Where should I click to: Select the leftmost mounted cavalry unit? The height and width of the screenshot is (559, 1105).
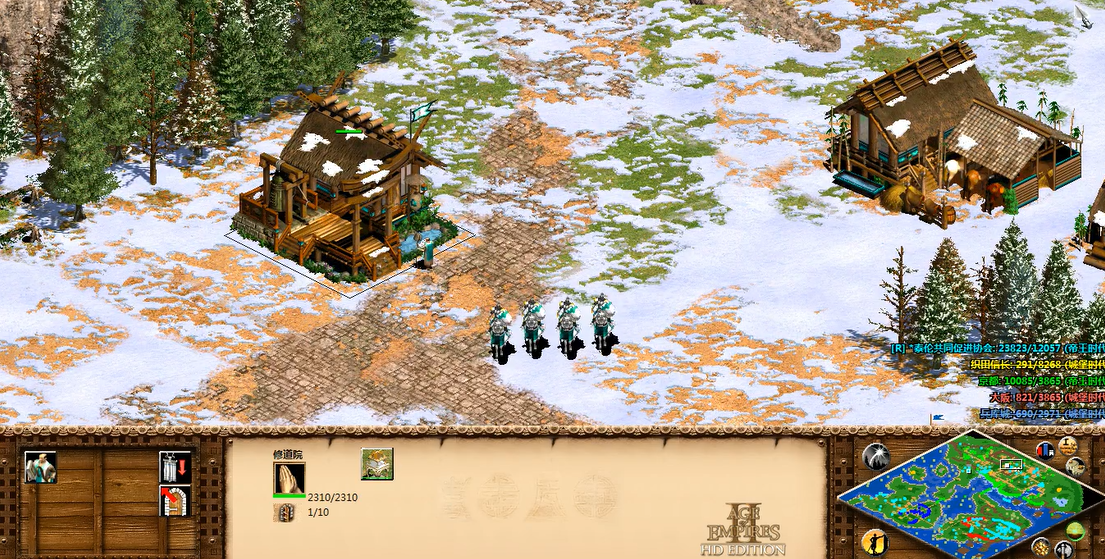coord(500,331)
